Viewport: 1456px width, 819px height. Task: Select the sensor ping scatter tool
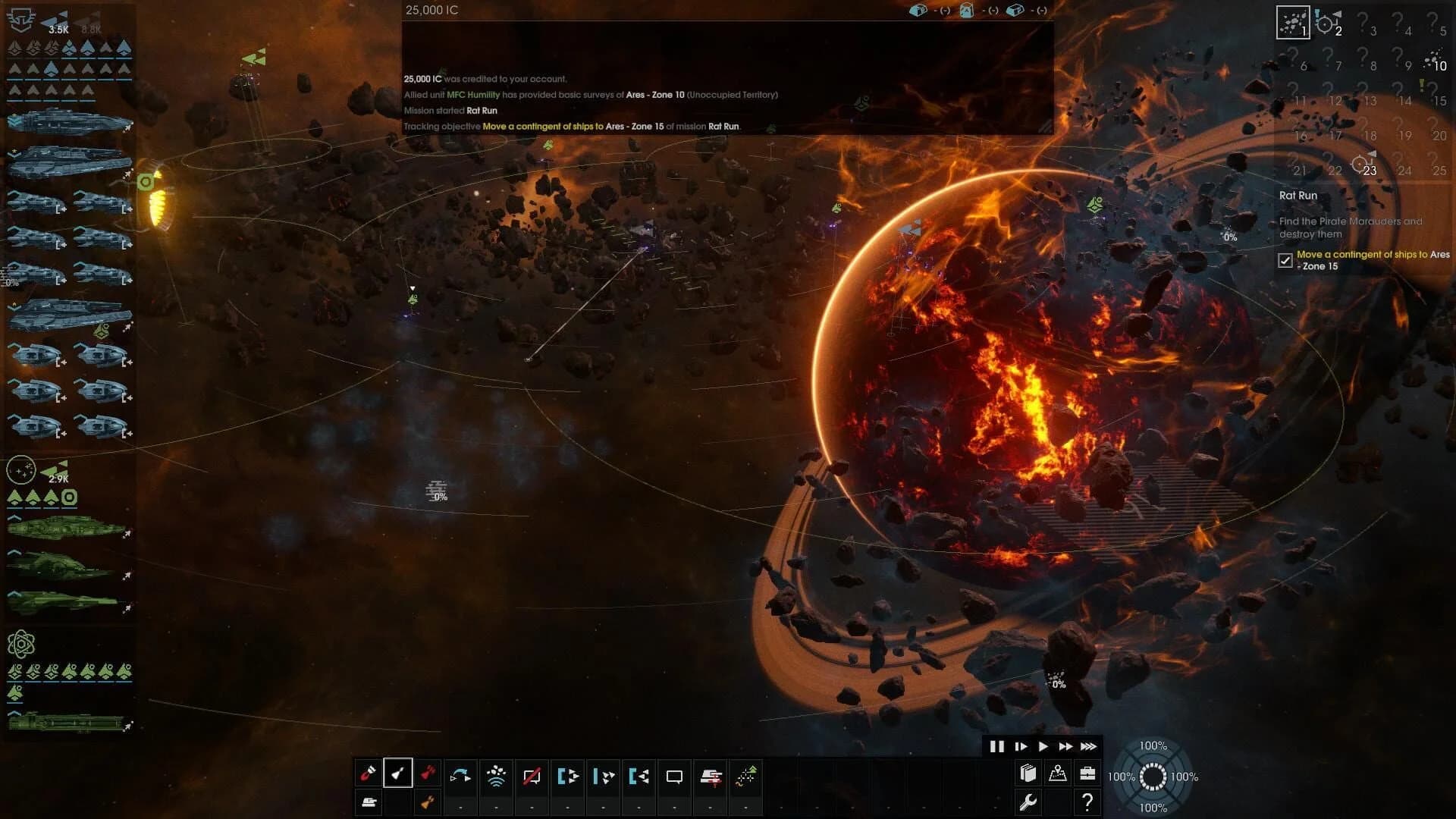pos(495,774)
